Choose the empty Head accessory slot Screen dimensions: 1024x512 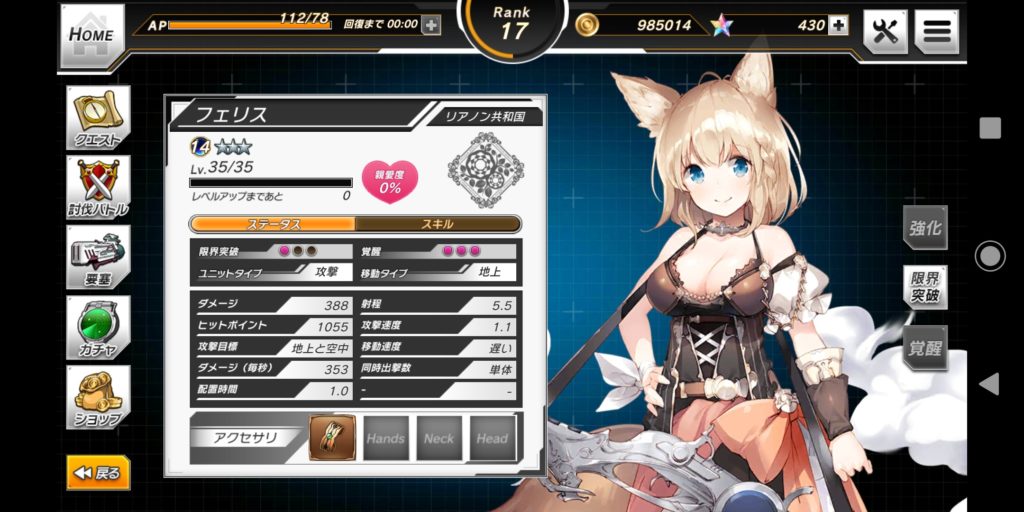pyautogui.click(x=493, y=438)
